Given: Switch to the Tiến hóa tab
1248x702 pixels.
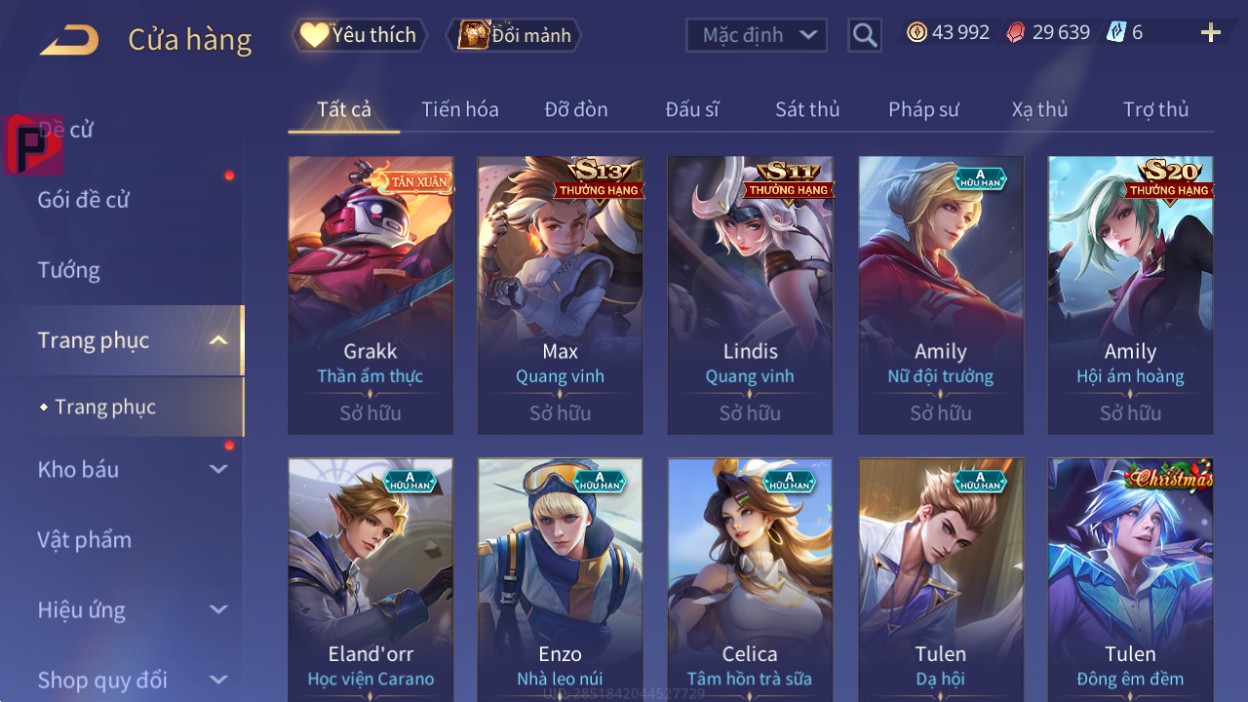Looking at the screenshot, I should pos(460,109).
